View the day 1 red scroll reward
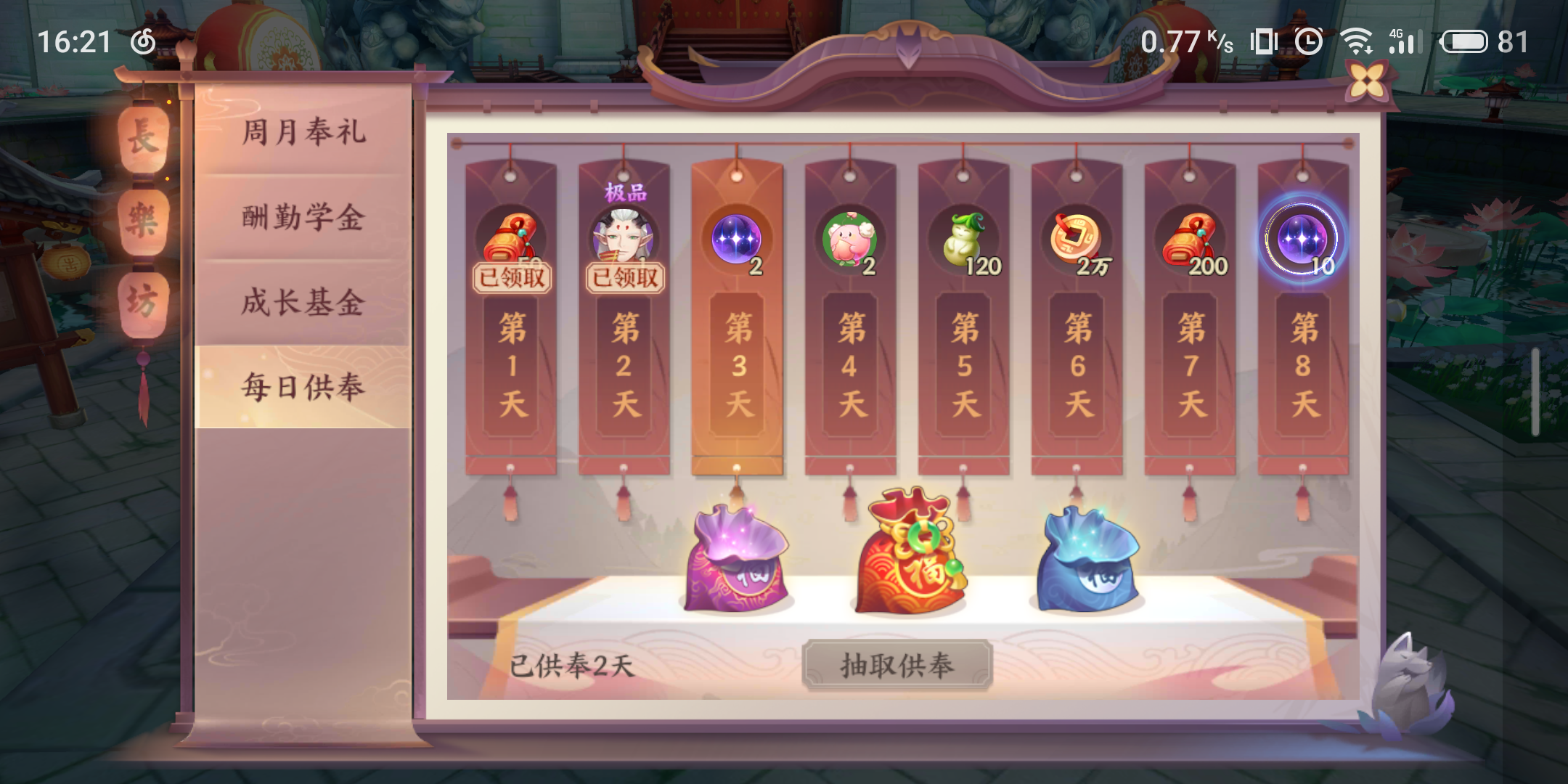The width and height of the screenshot is (1568, 784). (510, 238)
